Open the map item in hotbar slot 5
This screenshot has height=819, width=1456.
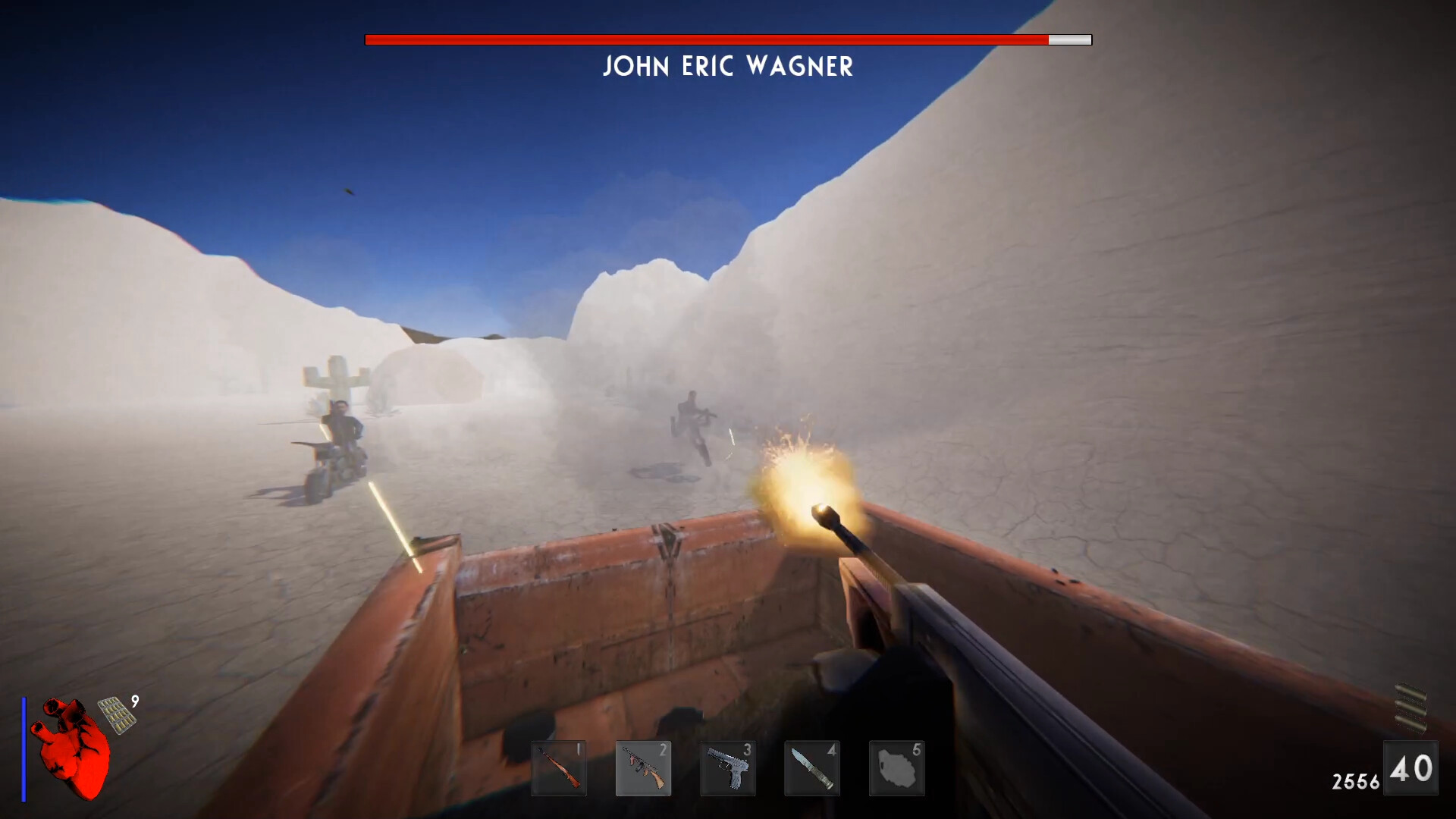pyautogui.click(x=896, y=768)
